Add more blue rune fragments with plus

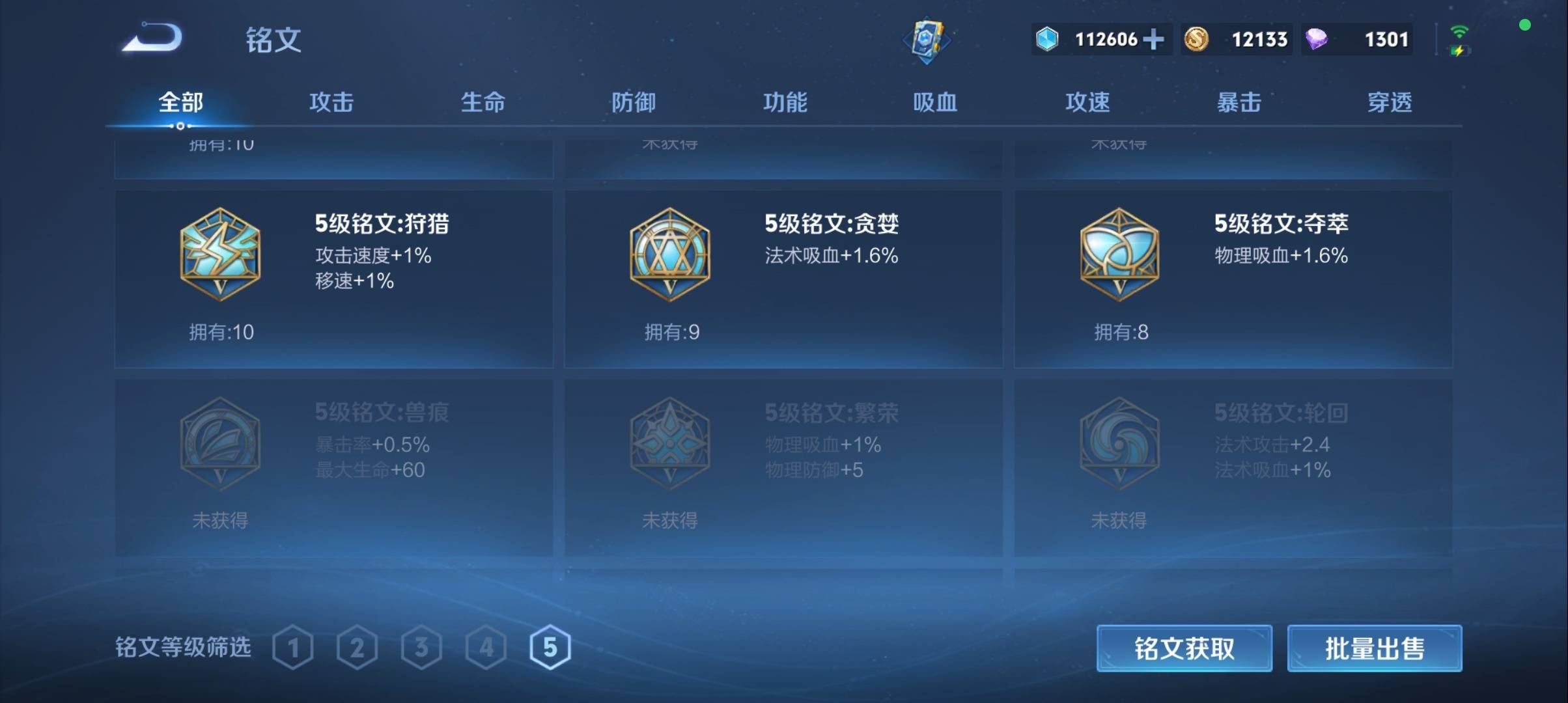tap(1153, 39)
